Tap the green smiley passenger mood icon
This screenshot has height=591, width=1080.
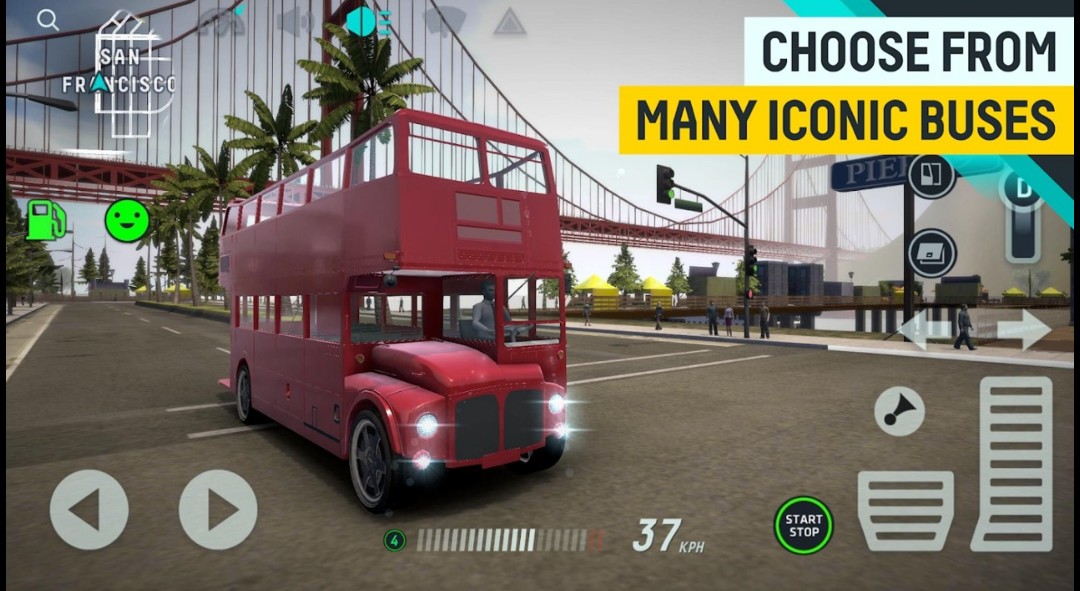coord(127,220)
